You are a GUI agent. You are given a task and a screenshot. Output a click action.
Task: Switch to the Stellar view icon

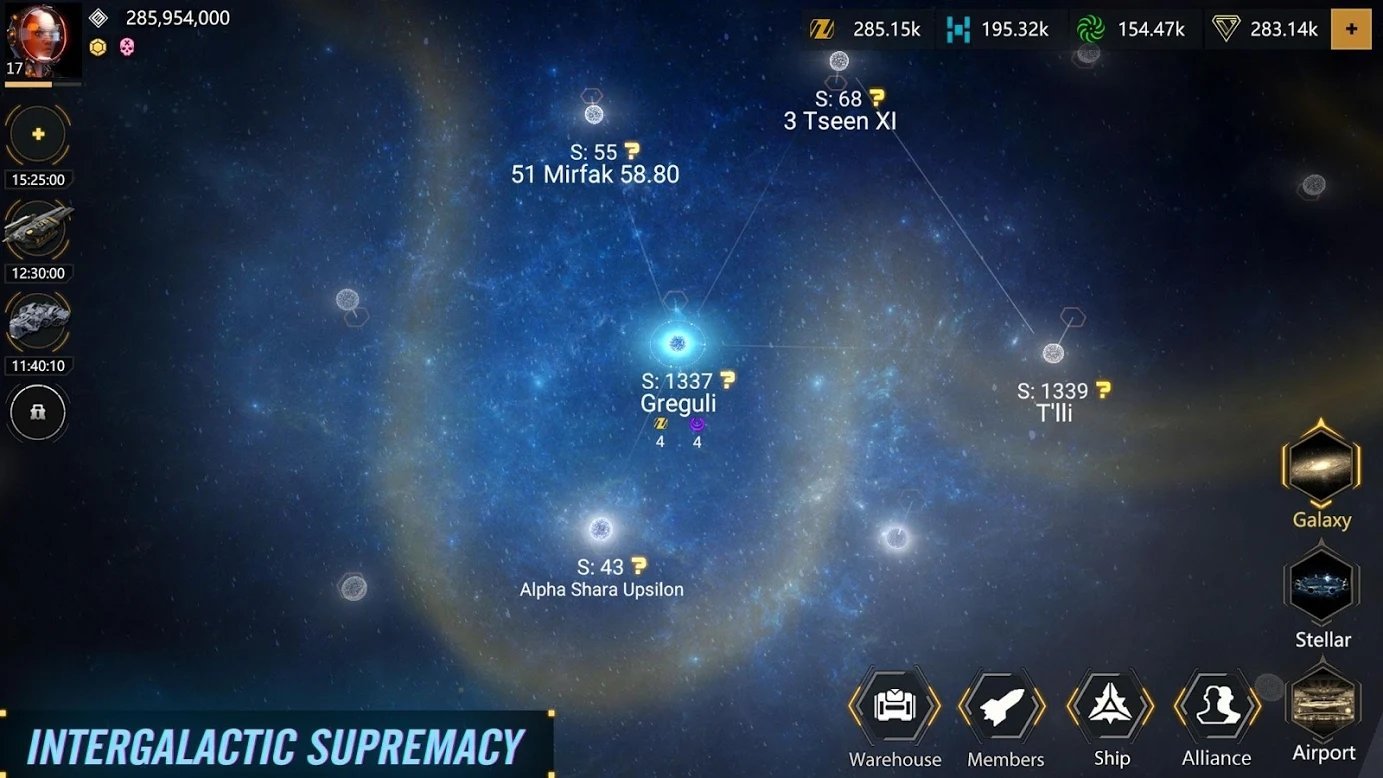(x=1321, y=585)
